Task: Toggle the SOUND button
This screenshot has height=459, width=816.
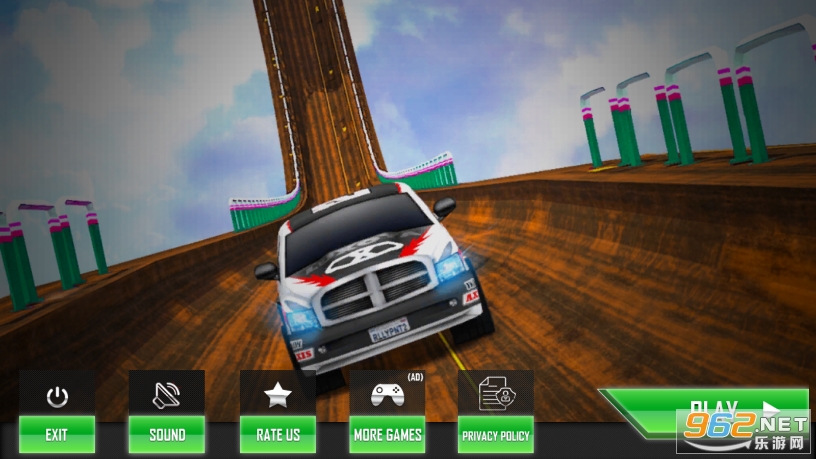Action: click(x=167, y=434)
